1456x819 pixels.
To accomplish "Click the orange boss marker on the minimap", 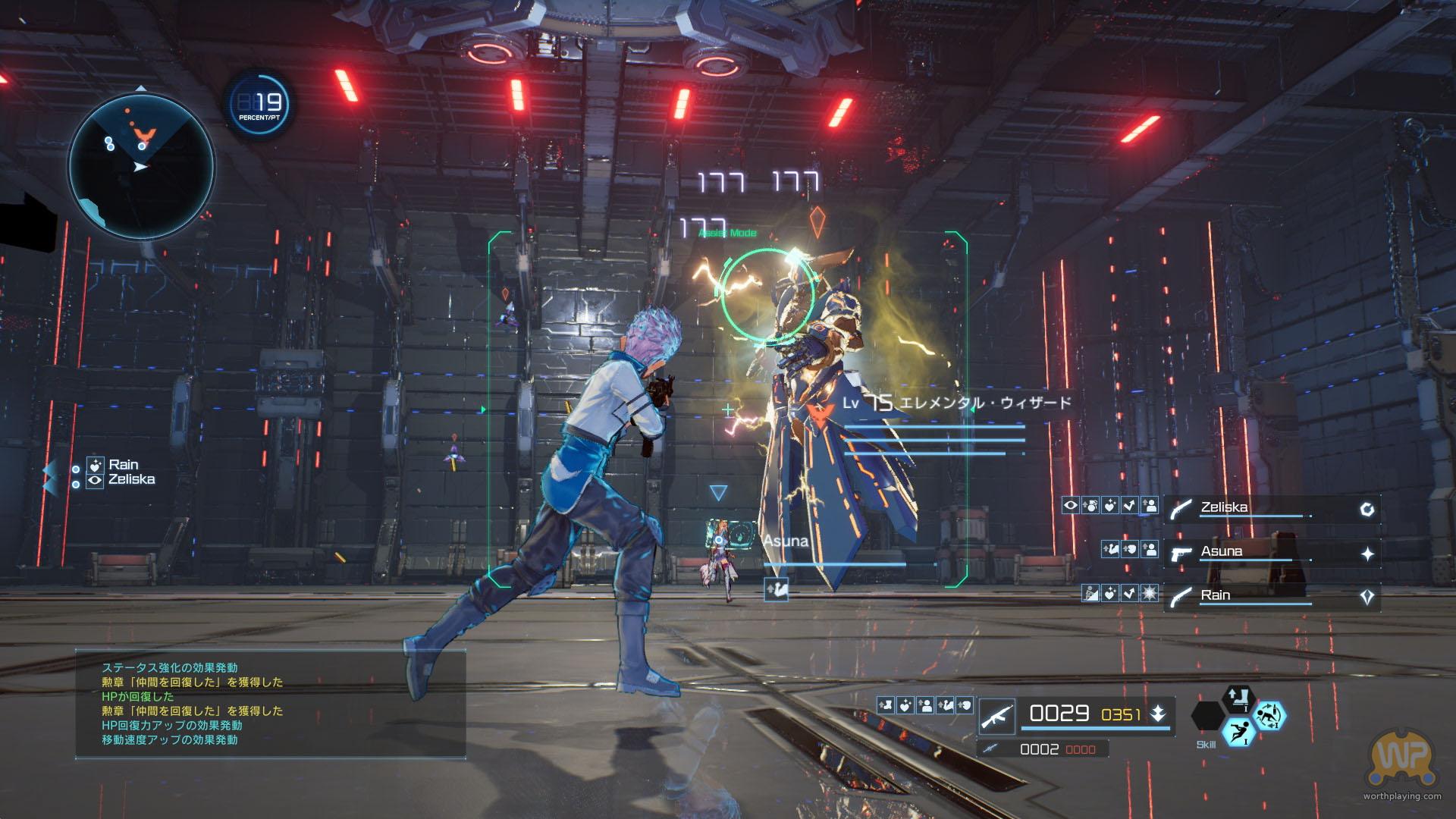I will point(142,137).
